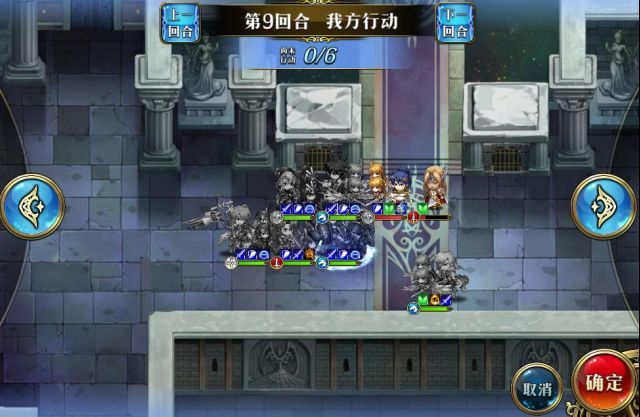The width and height of the screenshot is (640, 417).
Task: Advance to next turn with 下一回合
Action: (x=457, y=21)
